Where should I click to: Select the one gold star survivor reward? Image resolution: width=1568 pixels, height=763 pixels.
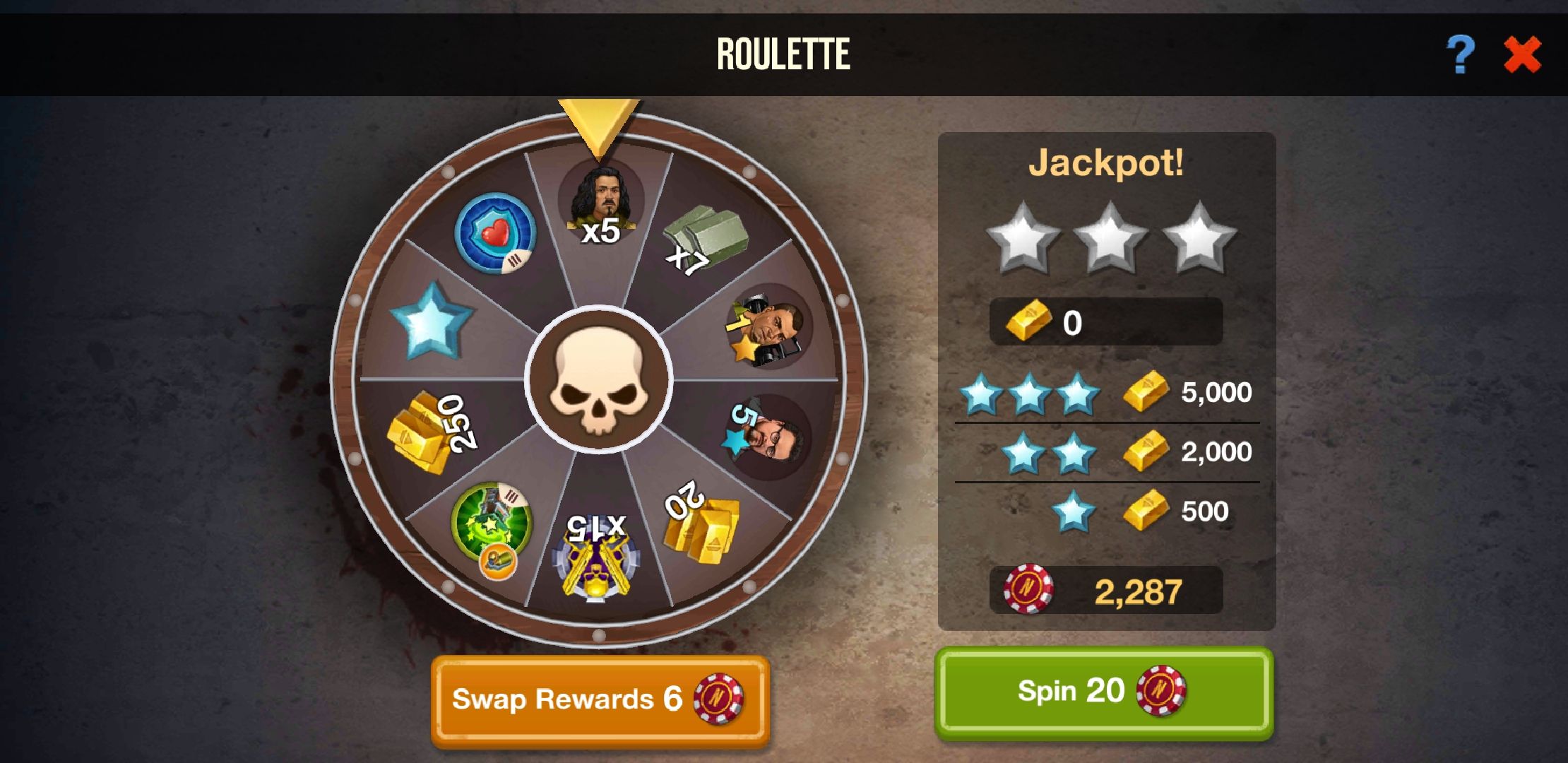(768, 326)
